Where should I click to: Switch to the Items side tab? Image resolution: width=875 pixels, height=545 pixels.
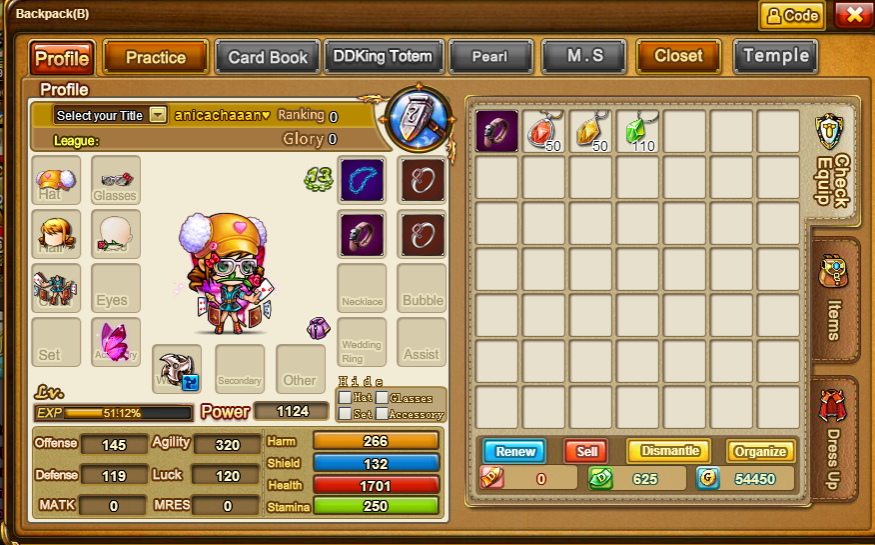coord(834,300)
